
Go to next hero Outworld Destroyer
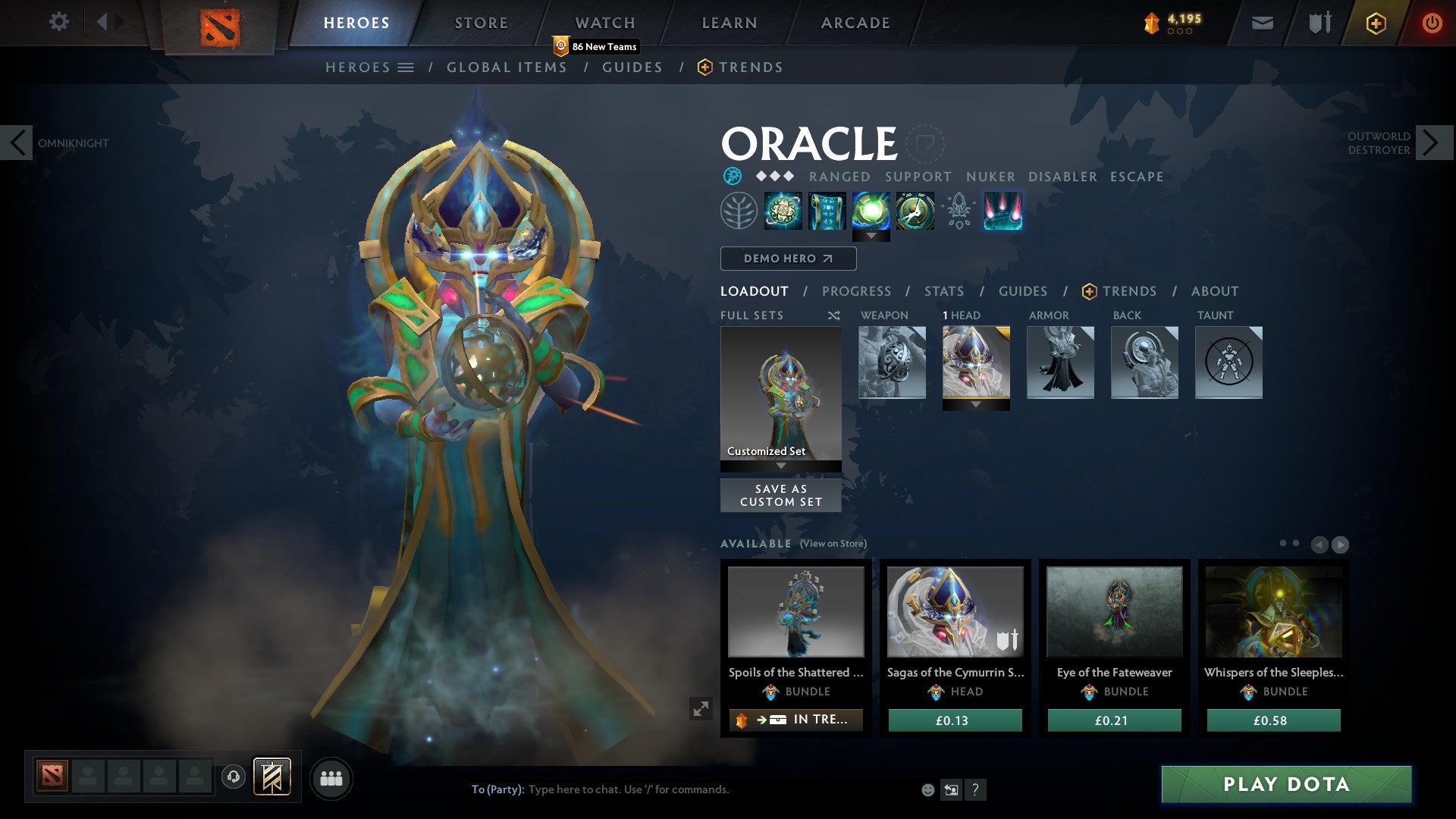click(1432, 143)
